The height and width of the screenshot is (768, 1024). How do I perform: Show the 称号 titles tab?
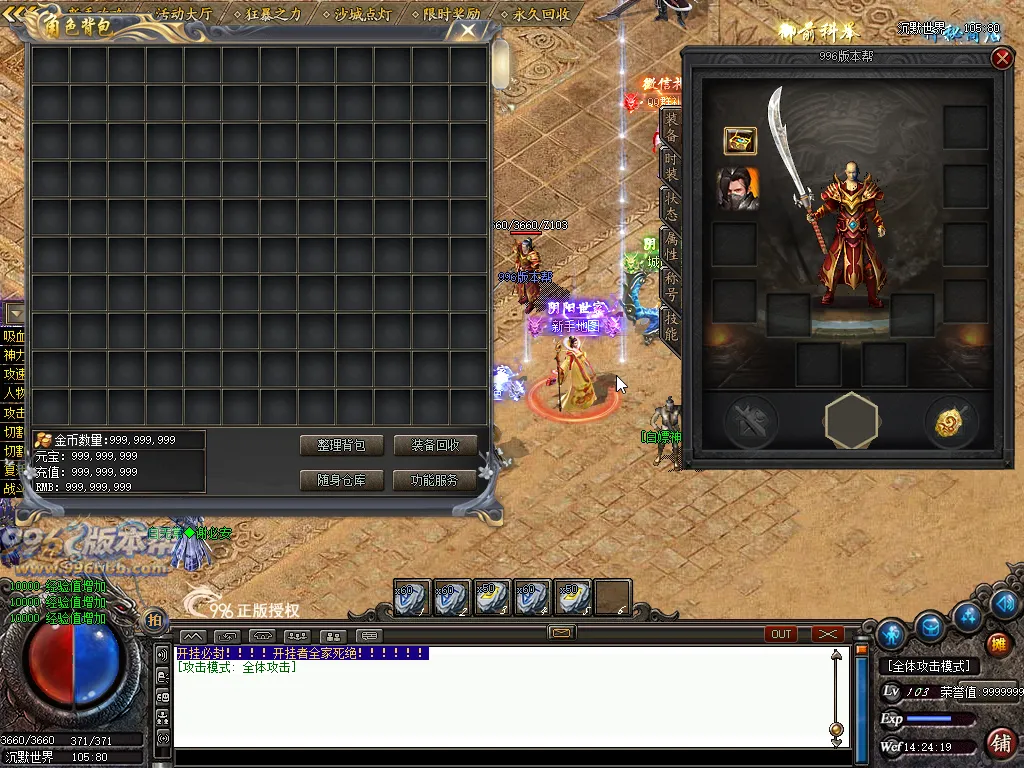pos(671,288)
